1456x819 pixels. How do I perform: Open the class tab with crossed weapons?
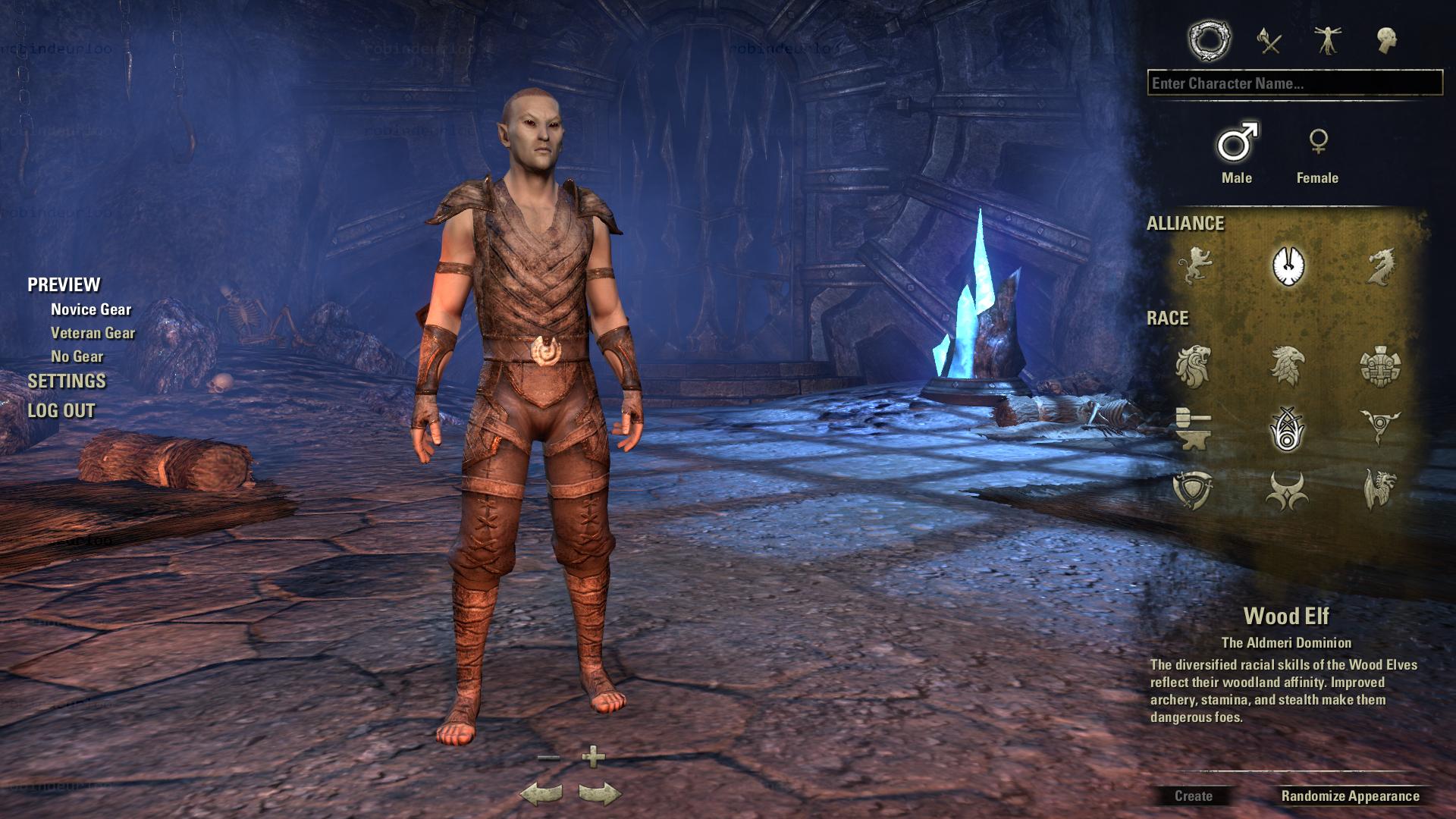pyautogui.click(x=1269, y=40)
